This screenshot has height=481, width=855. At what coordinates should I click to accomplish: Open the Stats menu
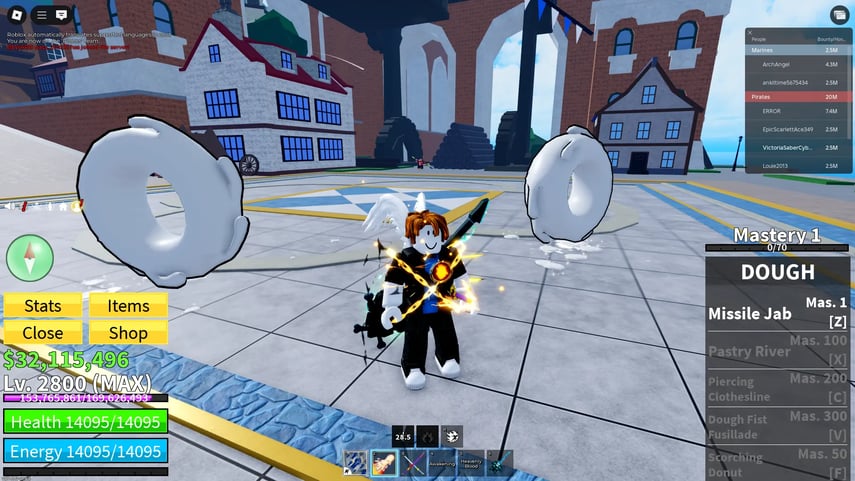pyautogui.click(x=43, y=306)
